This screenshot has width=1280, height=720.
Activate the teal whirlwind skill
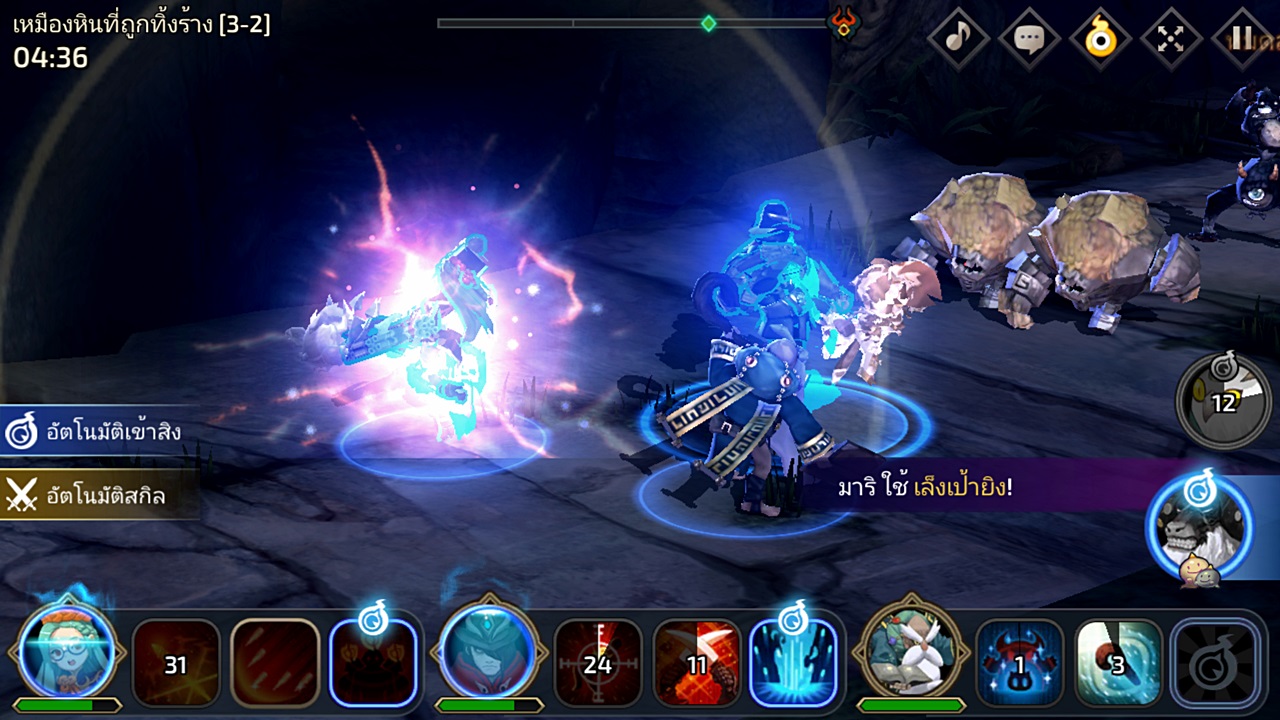point(1118,664)
